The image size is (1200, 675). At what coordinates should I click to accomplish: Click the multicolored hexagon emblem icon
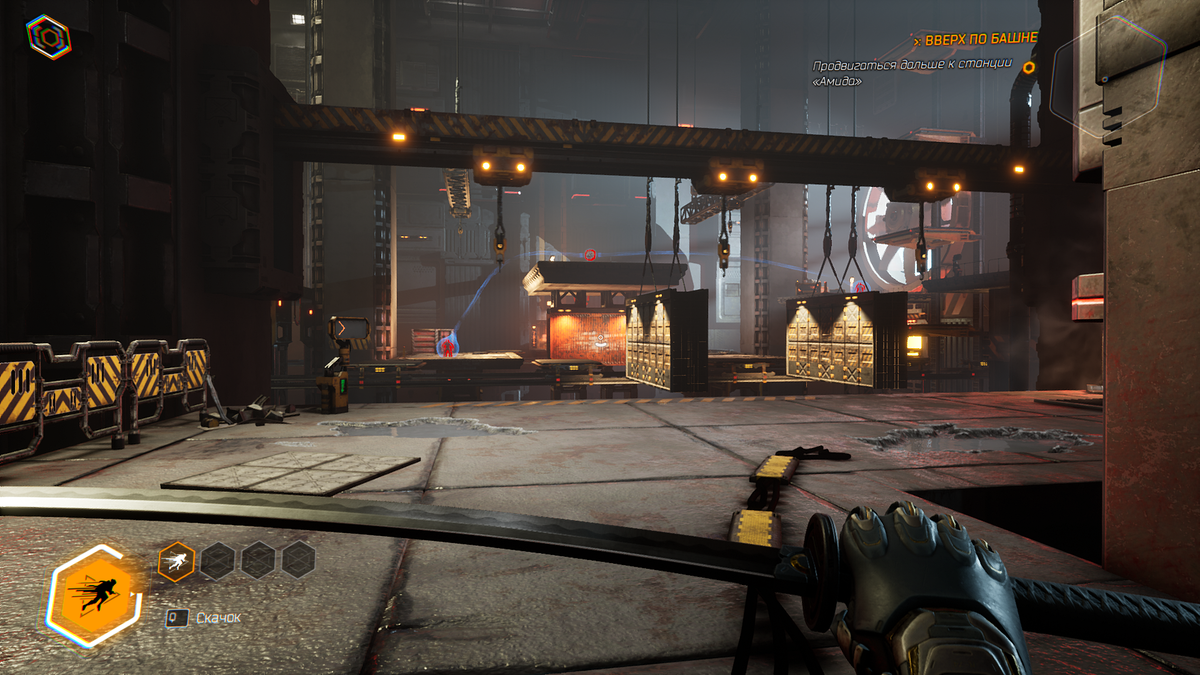coord(48,36)
